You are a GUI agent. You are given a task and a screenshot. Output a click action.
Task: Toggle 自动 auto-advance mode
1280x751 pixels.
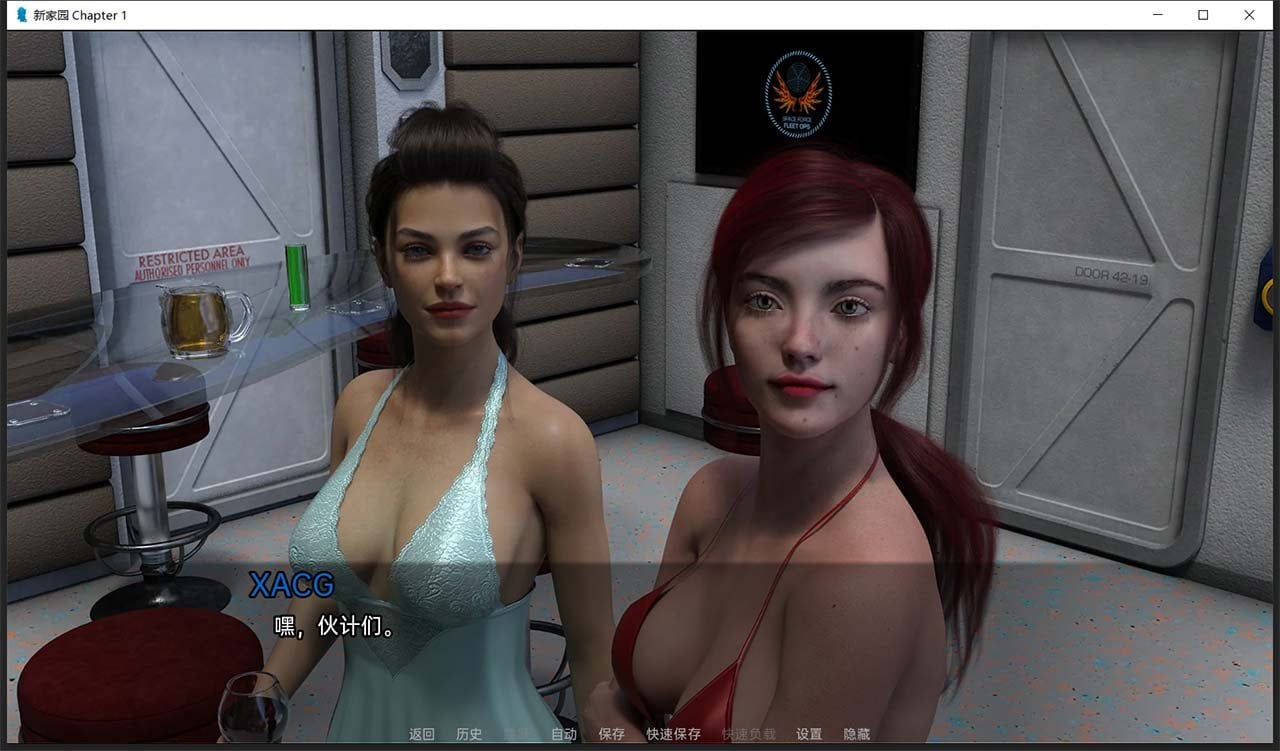[x=564, y=734]
